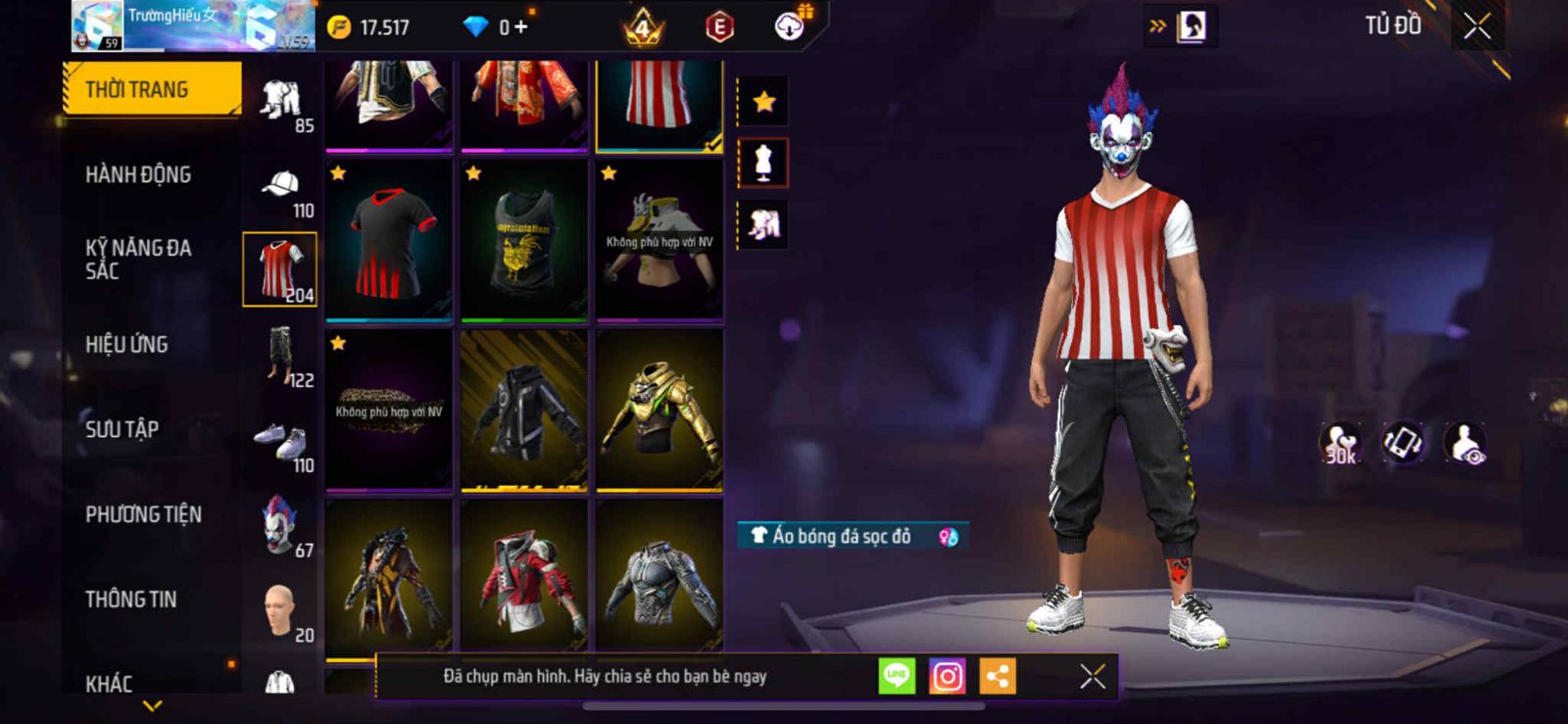Open the Hiệu Ứng section

pyautogui.click(x=126, y=344)
